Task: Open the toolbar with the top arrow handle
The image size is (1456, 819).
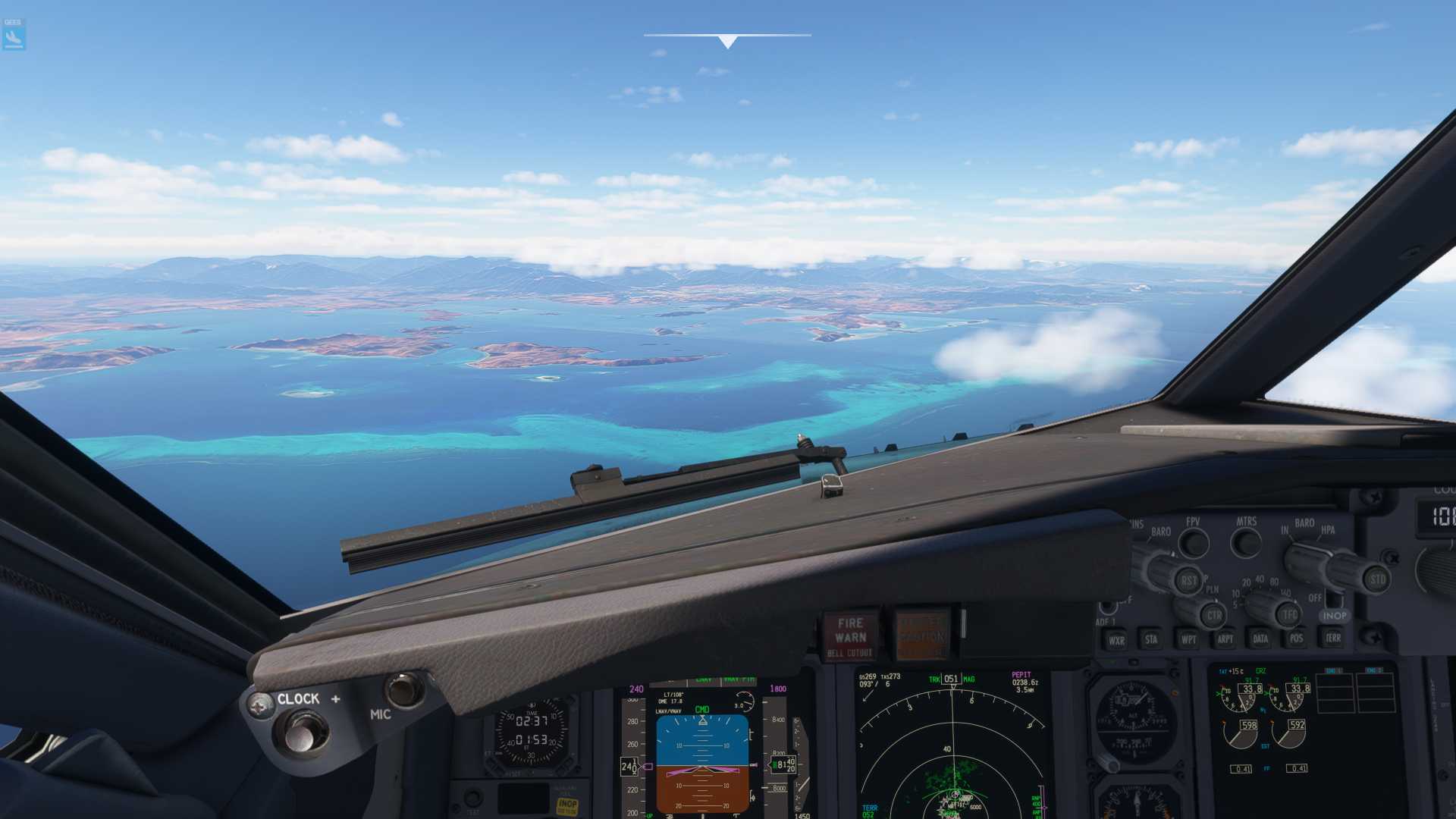Action: click(727, 41)
